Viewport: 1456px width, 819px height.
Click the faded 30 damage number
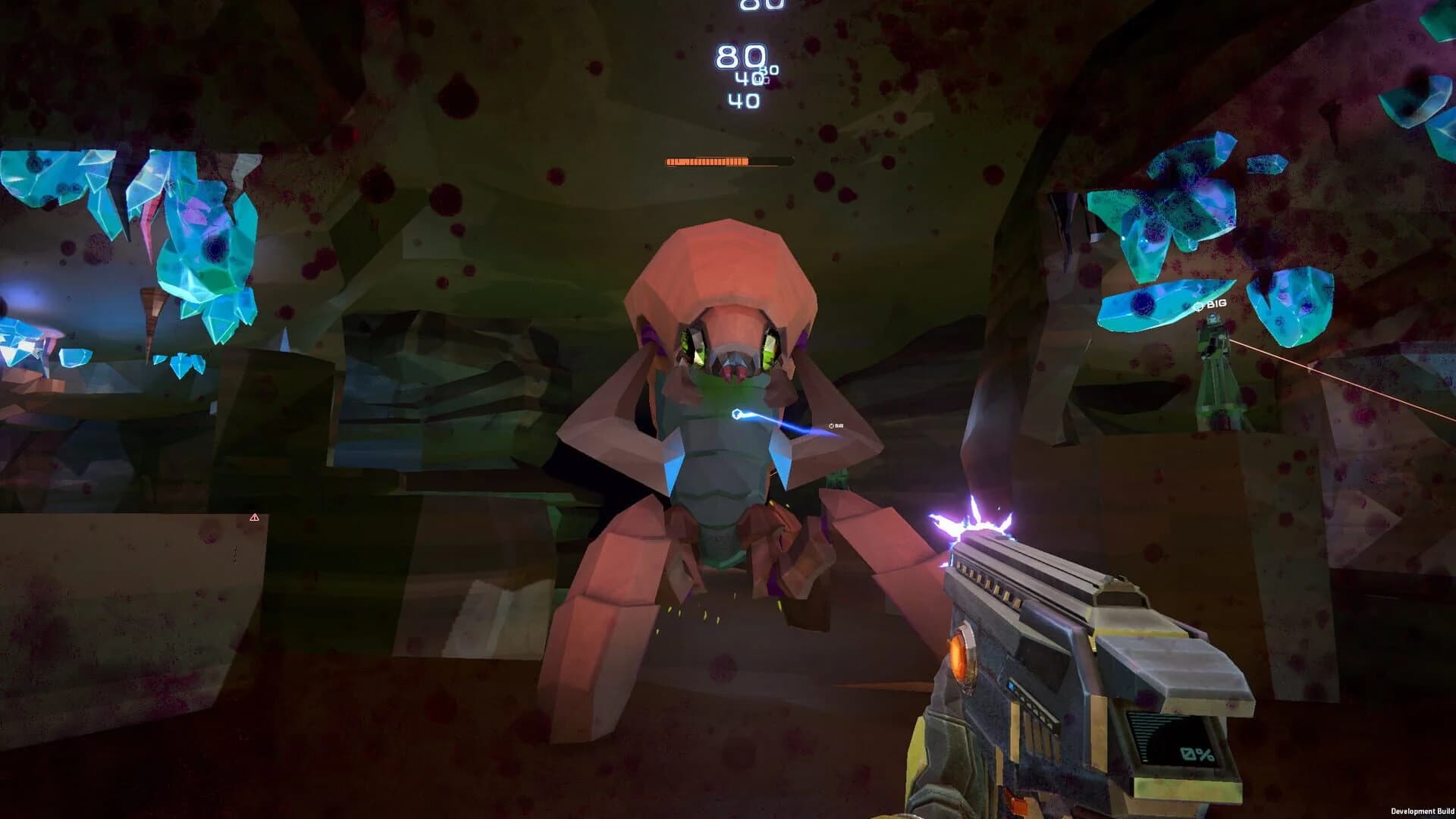click(x=768, y=70)
